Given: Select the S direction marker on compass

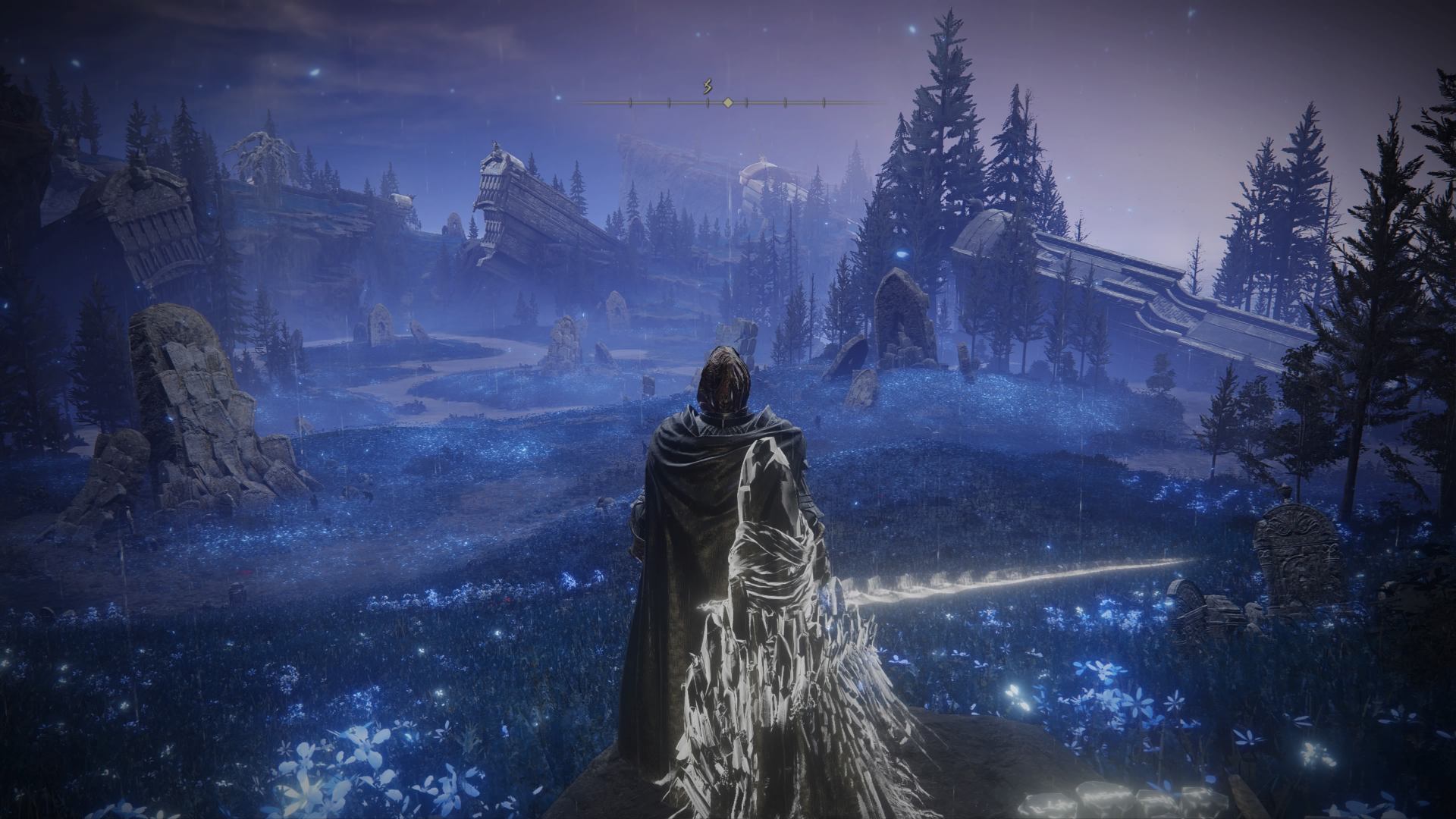Looking at the screenshot, I should (708, 87).
